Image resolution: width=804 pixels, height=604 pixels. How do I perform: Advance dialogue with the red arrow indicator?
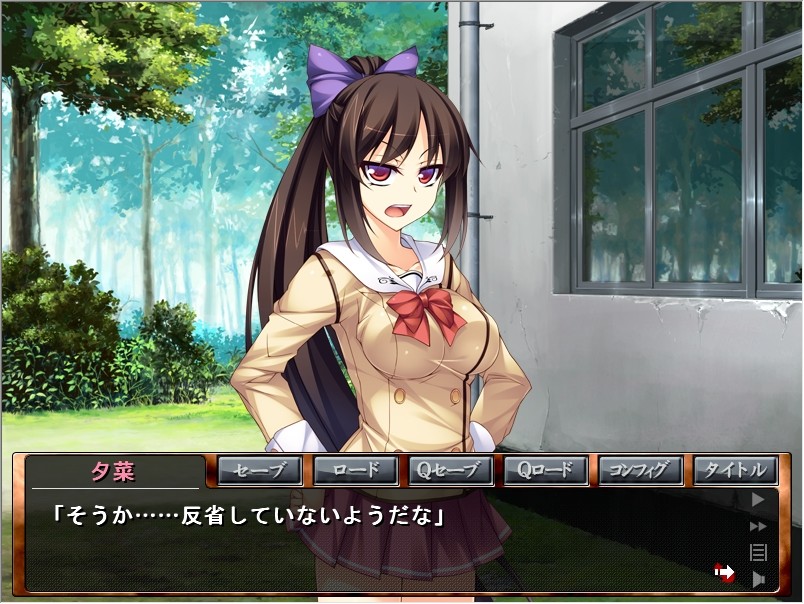tap(724, 572)
